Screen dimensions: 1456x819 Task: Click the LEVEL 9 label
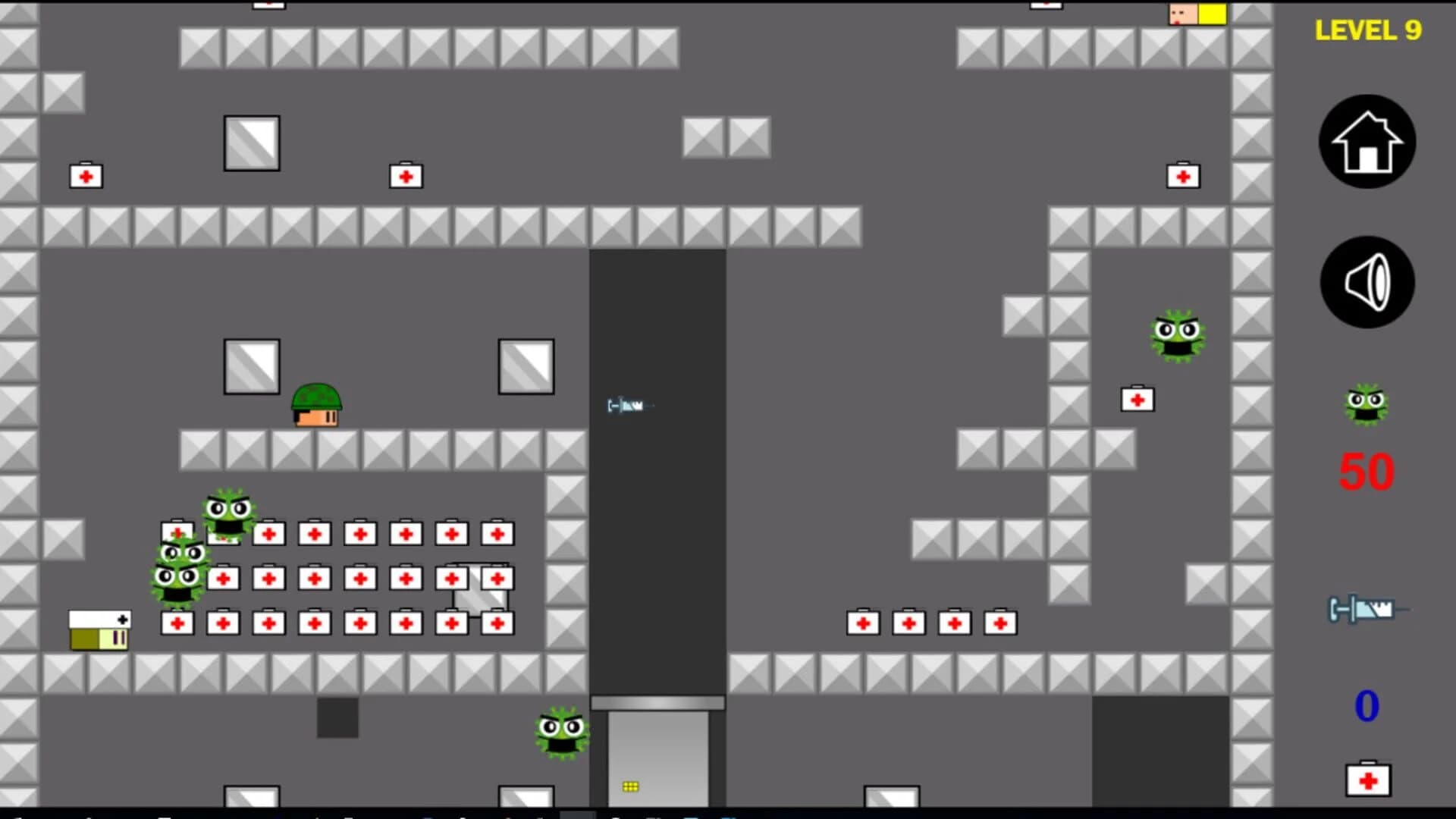pyautogui.click(x=1367, y=30)
